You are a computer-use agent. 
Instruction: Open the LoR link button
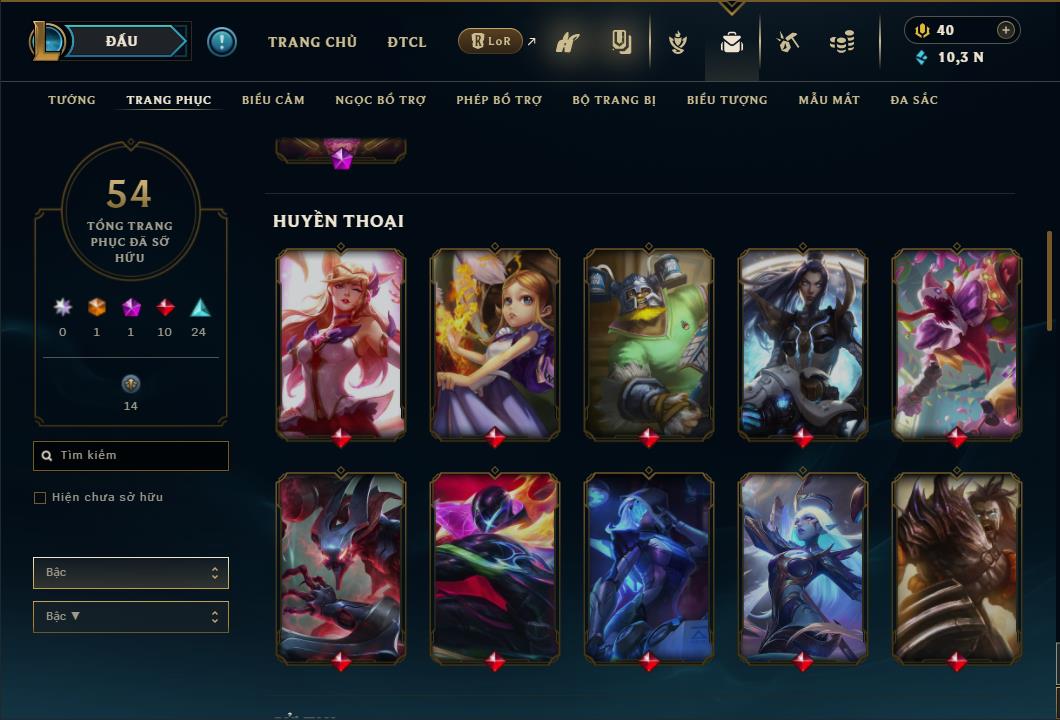(490, 41)
